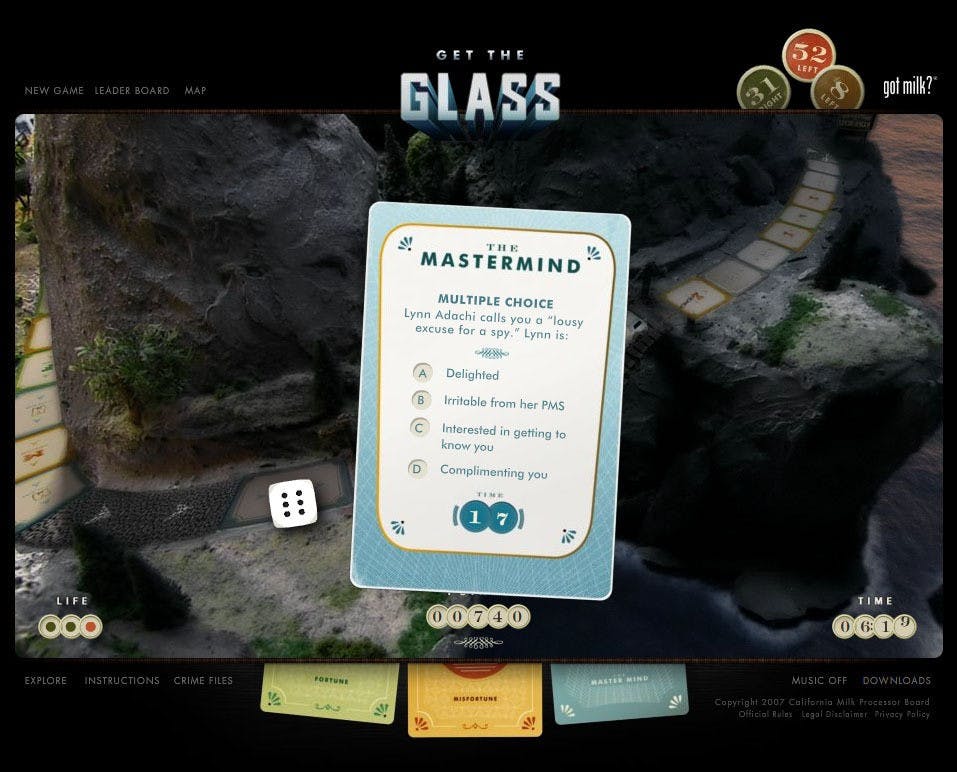
Task: Toggle Music Off
Action: [819, 681]
